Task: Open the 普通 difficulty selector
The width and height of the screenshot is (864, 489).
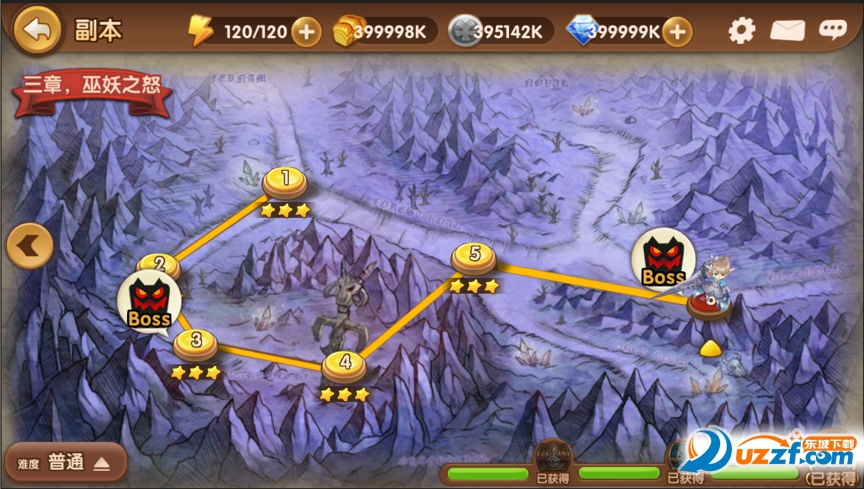Action: [66, 462]
